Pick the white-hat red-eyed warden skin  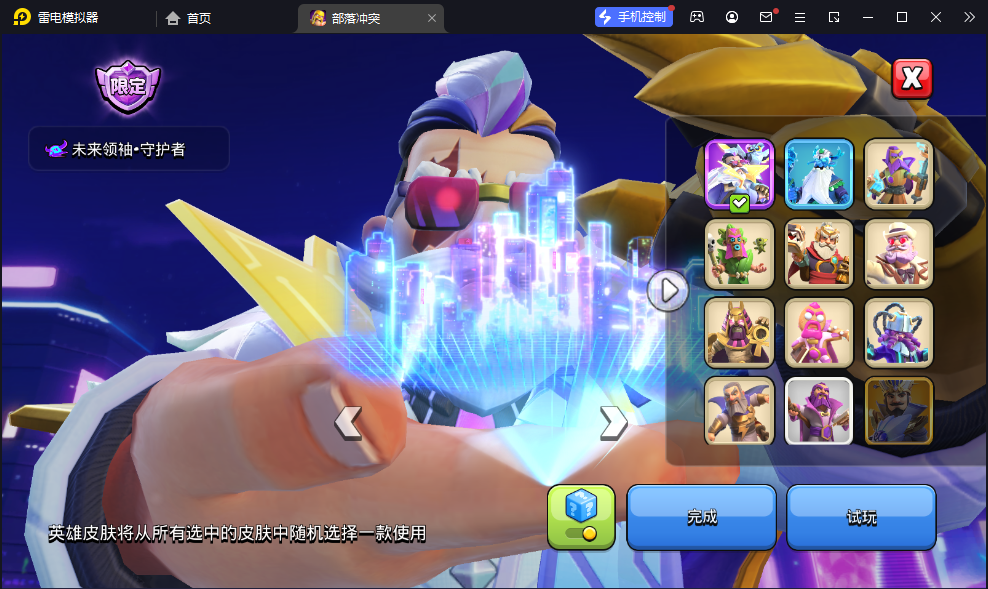point(898,253)
